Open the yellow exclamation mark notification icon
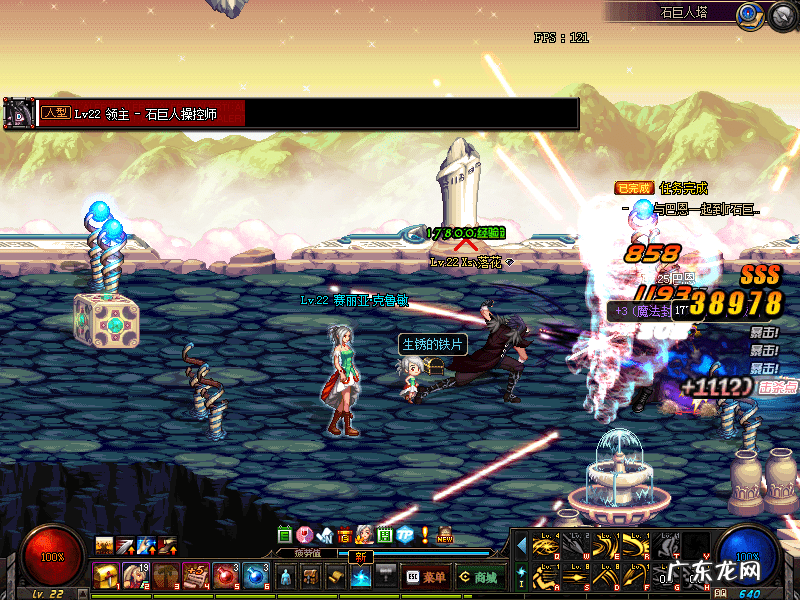 (x=425, y=535)
